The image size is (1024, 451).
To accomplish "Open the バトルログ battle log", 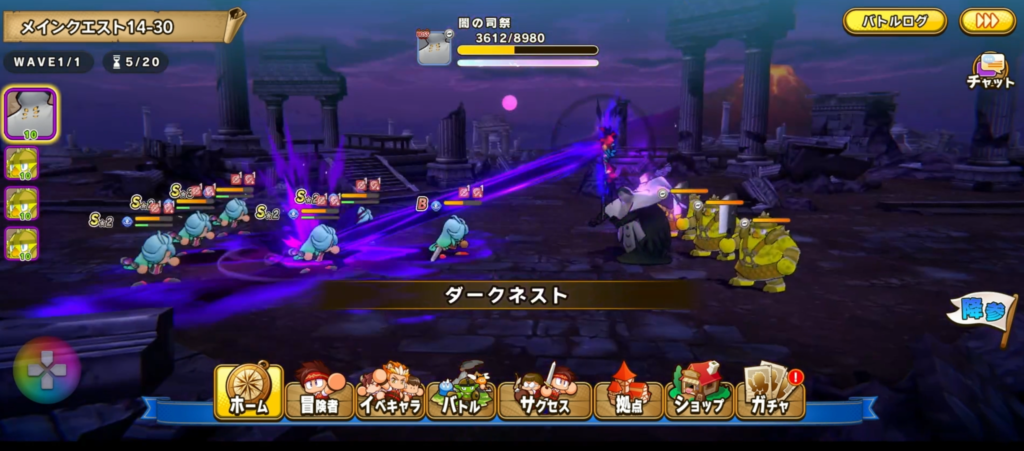I will pos(894,21).
